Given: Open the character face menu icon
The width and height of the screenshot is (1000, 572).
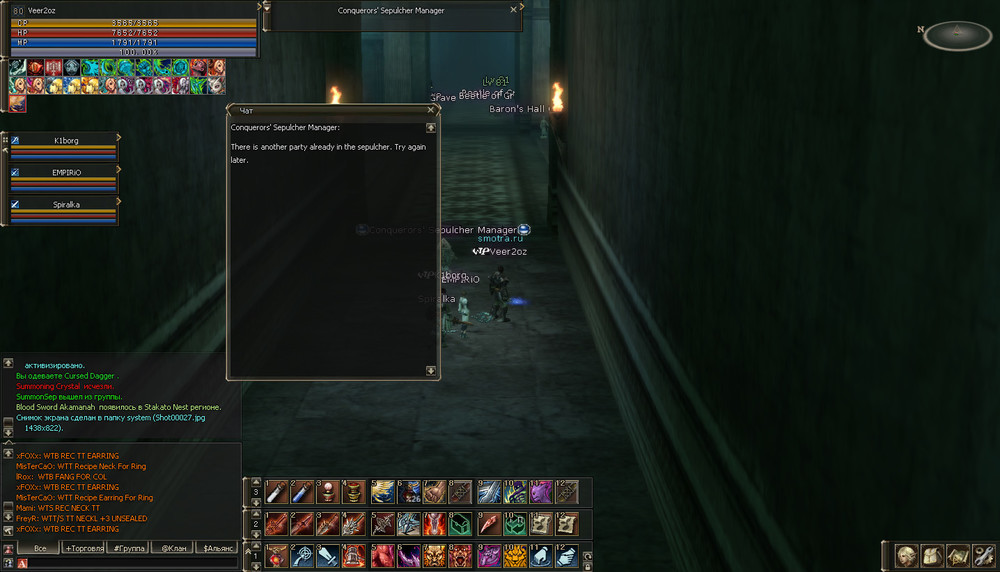Looking at the screenshot, I should click(907, 555).
